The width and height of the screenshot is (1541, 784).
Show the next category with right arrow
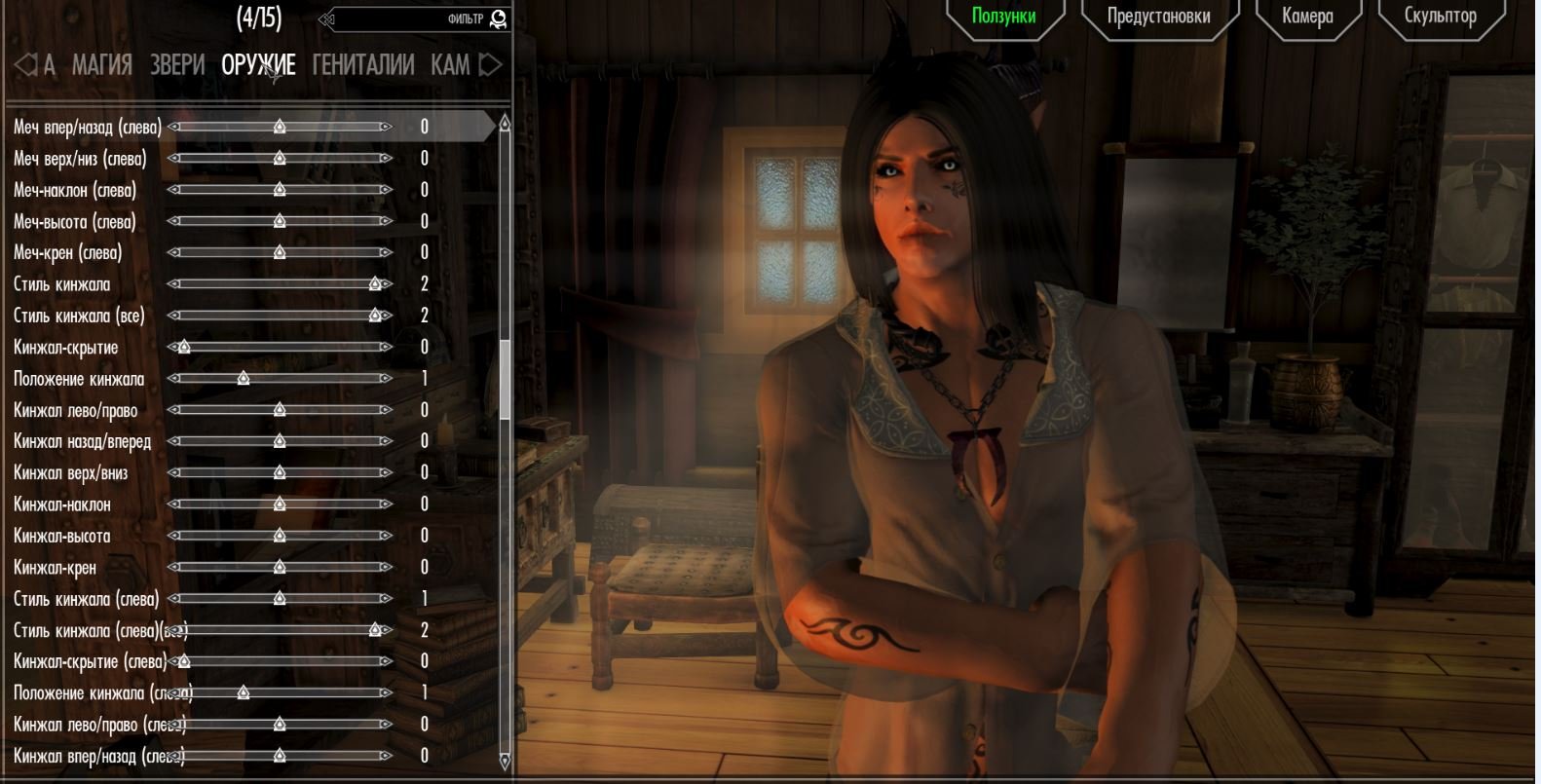pos(492,65)
